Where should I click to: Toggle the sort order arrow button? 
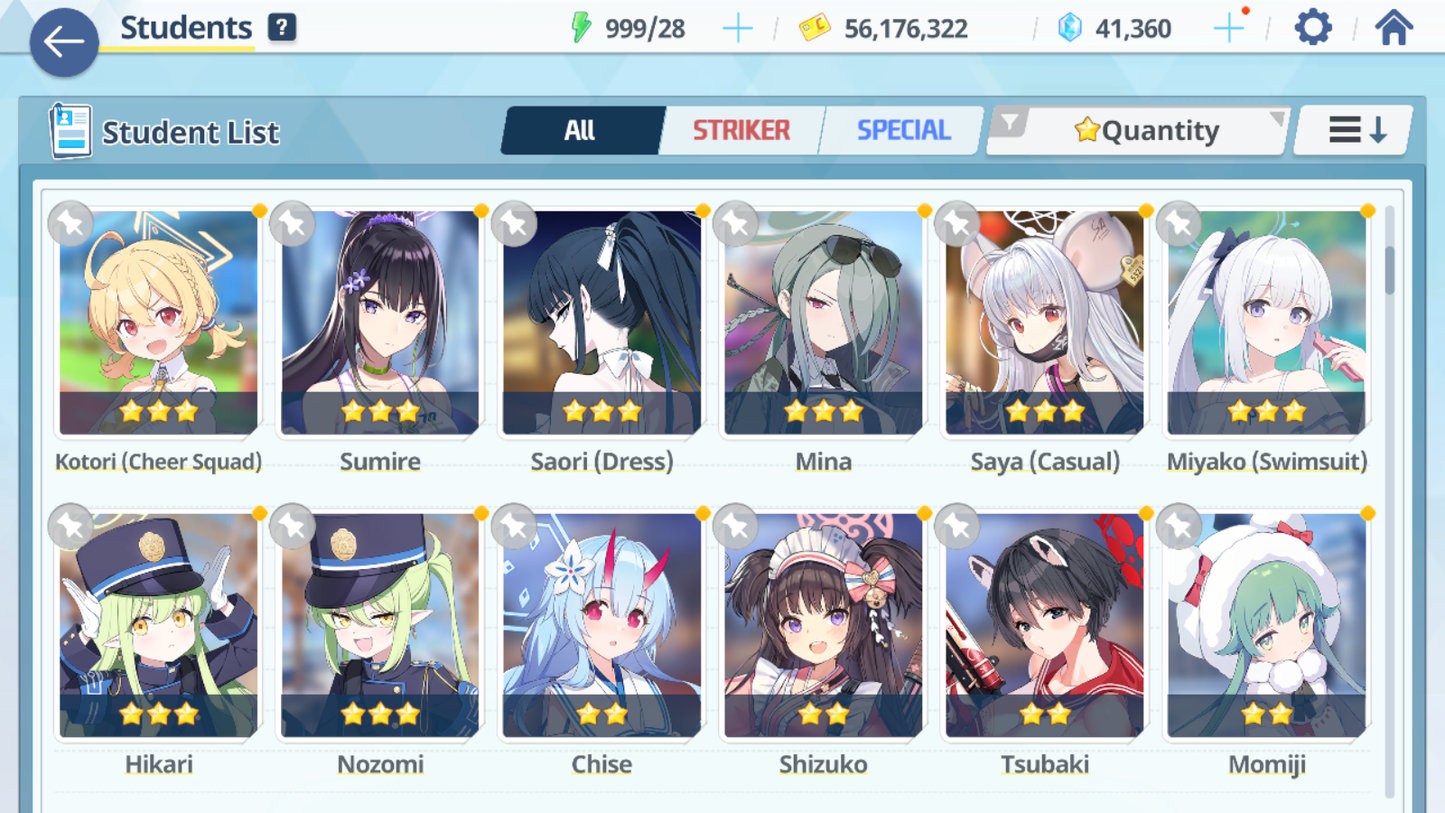coord(1356,130)
